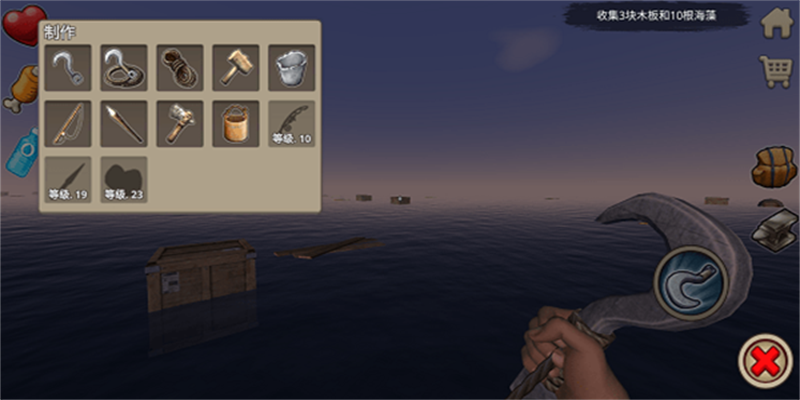800x400 pixels.
Task: Select the metal cup crafting slot
Action: click(x=292, y=68)
